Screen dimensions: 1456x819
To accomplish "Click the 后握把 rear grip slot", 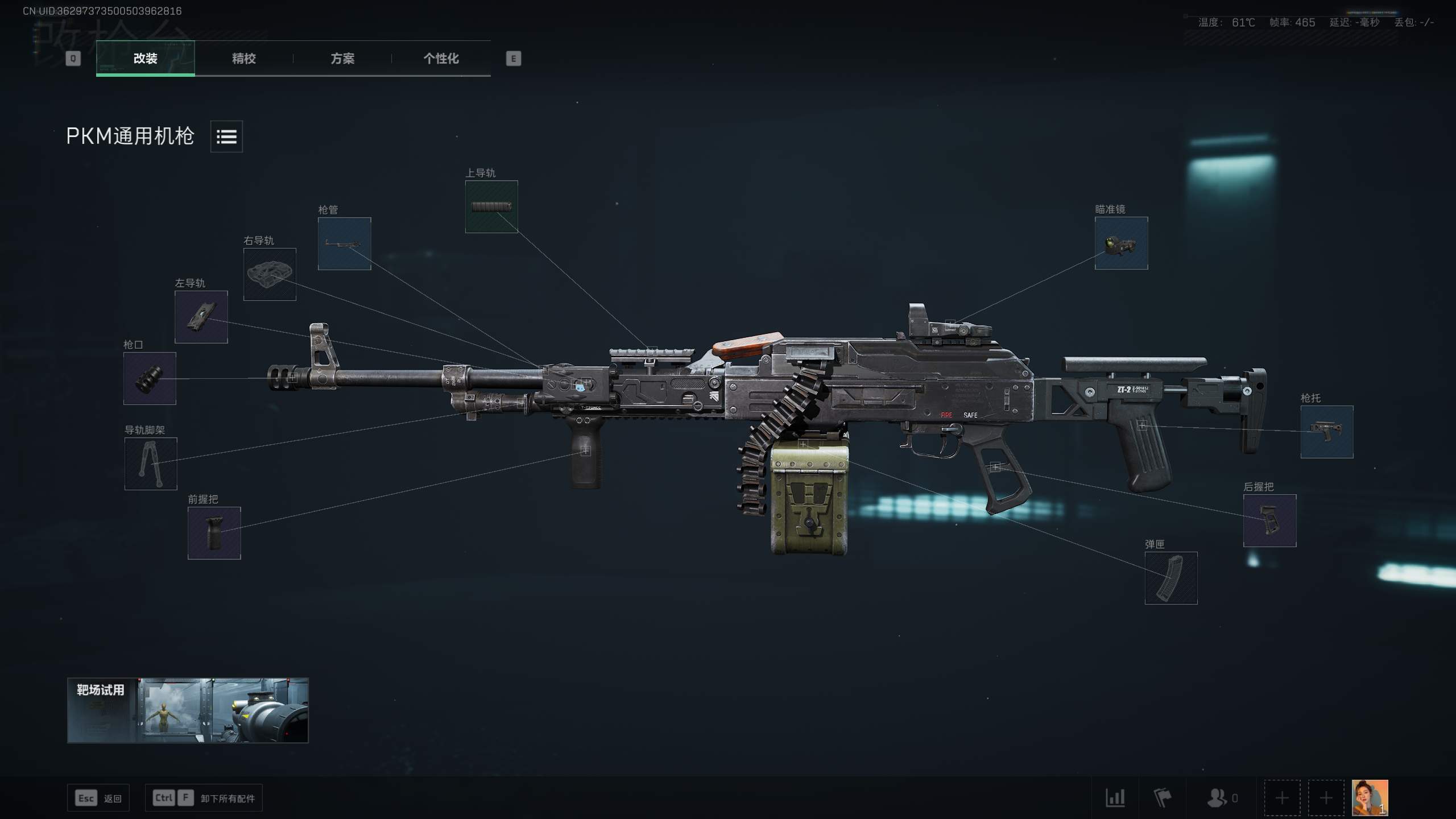I will 1269,520.
